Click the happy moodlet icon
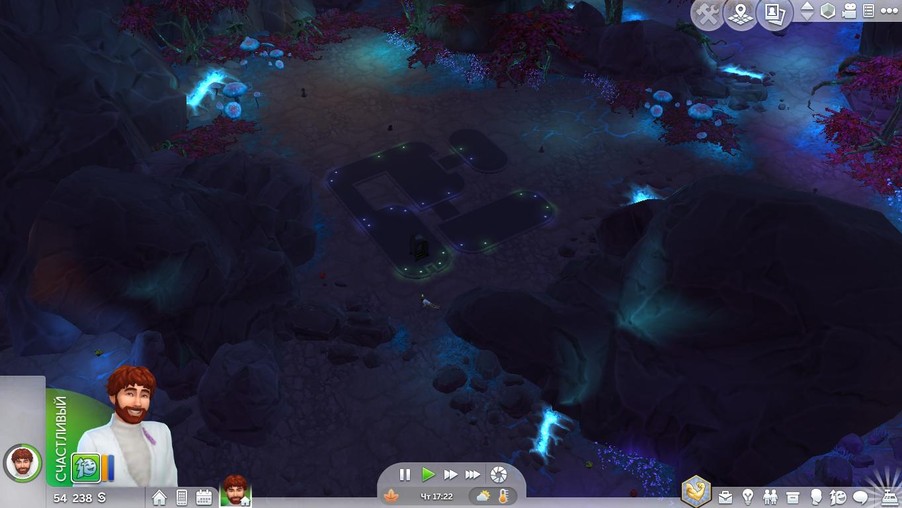Image resolution: width=902 pixels, height=508 pixels. pyautogui.click(x=85, y=467)
